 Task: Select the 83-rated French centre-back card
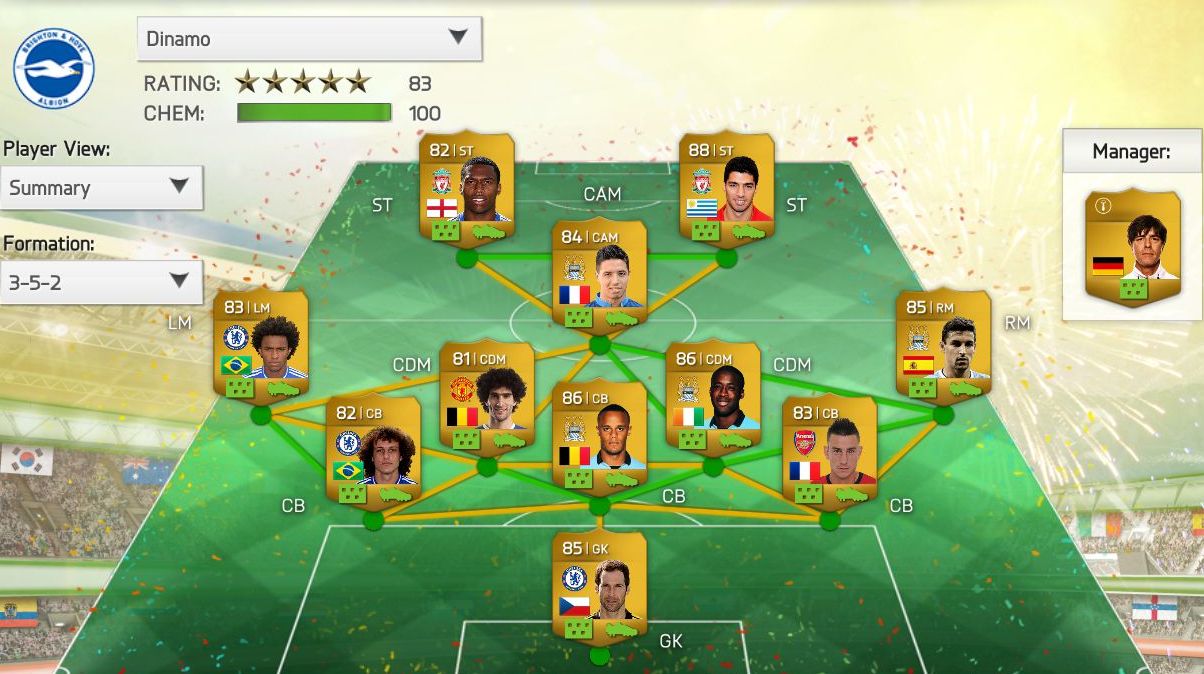pos(829,451)
